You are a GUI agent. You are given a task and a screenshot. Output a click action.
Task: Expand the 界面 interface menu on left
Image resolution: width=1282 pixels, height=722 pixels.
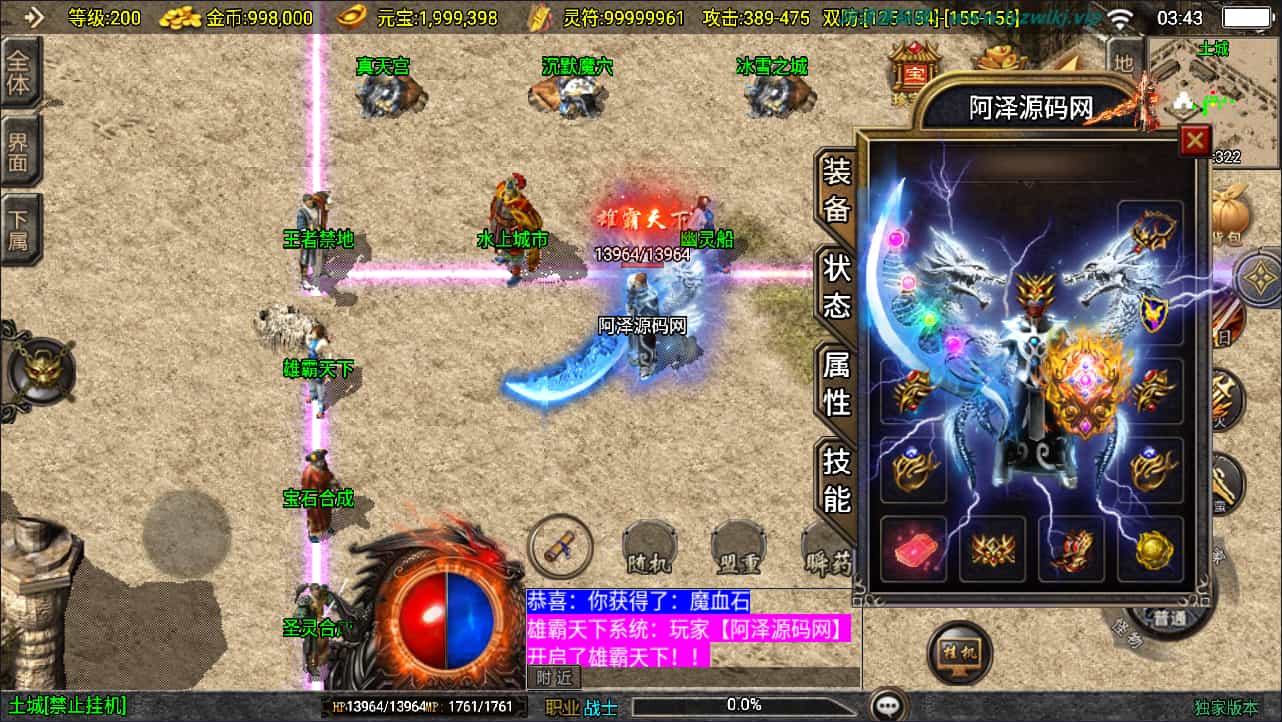click(20, 150)
